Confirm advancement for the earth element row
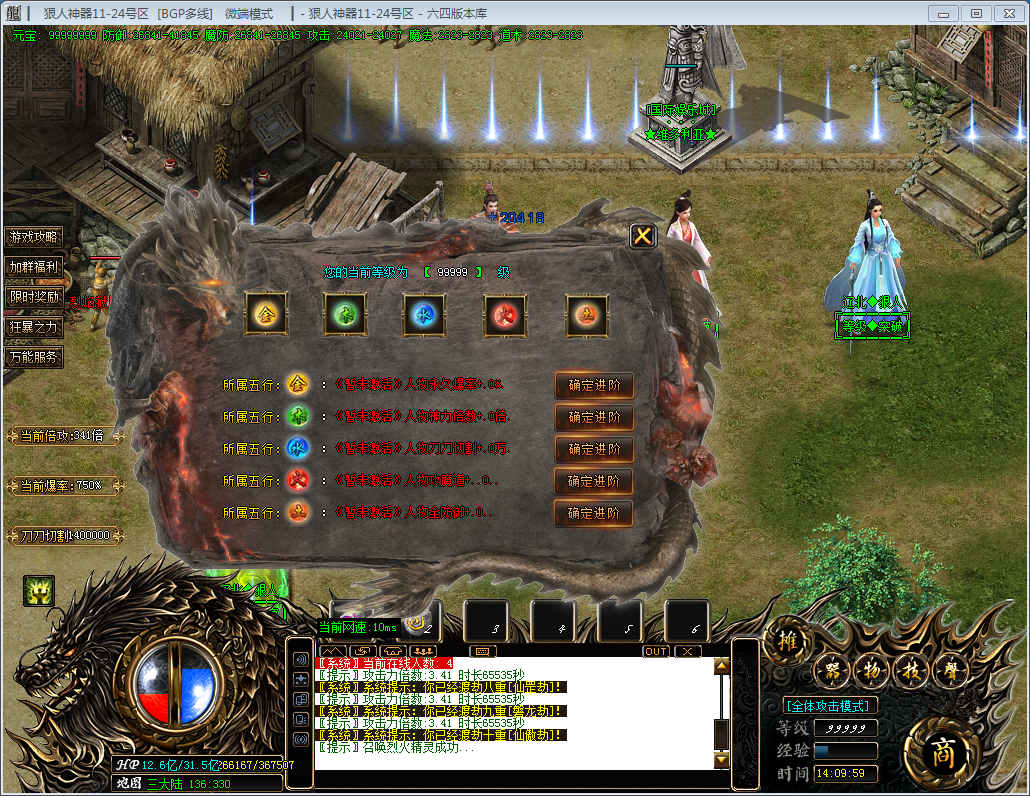The width and height of the screenshot is (1030, 796). (594, 513)
